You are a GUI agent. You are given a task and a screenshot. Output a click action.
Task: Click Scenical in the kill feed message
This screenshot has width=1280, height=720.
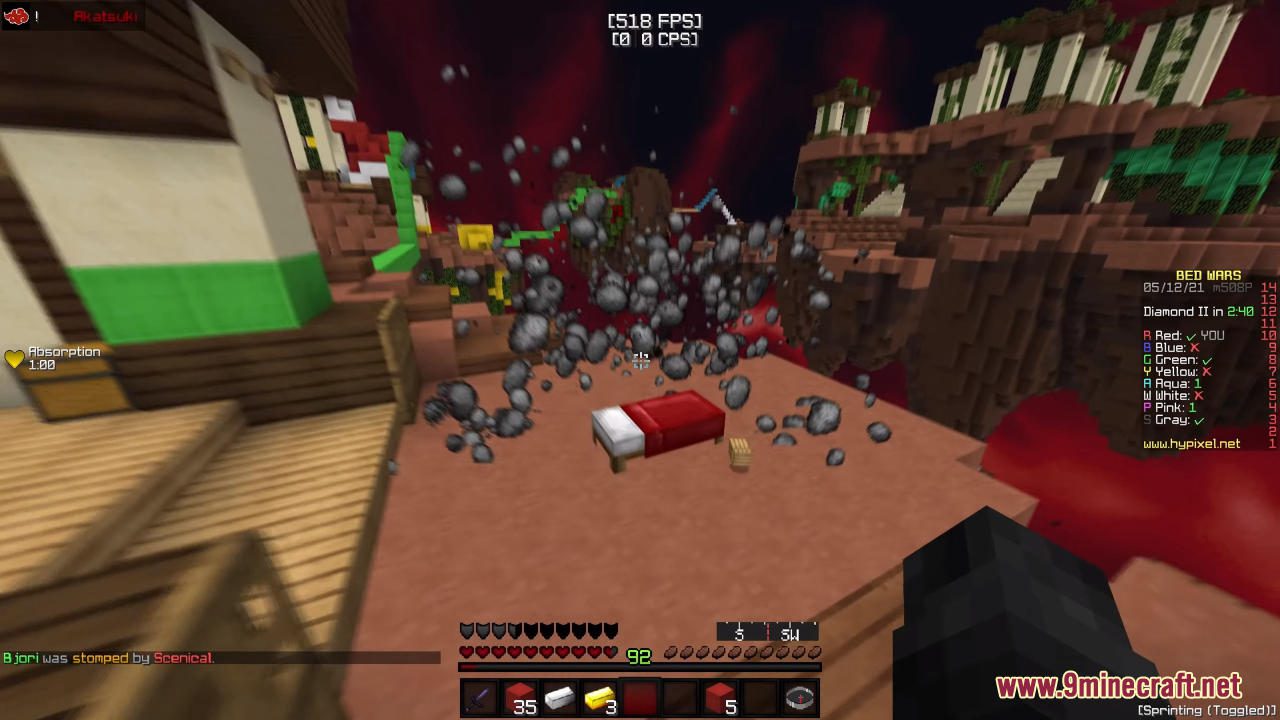click(183, 658)
